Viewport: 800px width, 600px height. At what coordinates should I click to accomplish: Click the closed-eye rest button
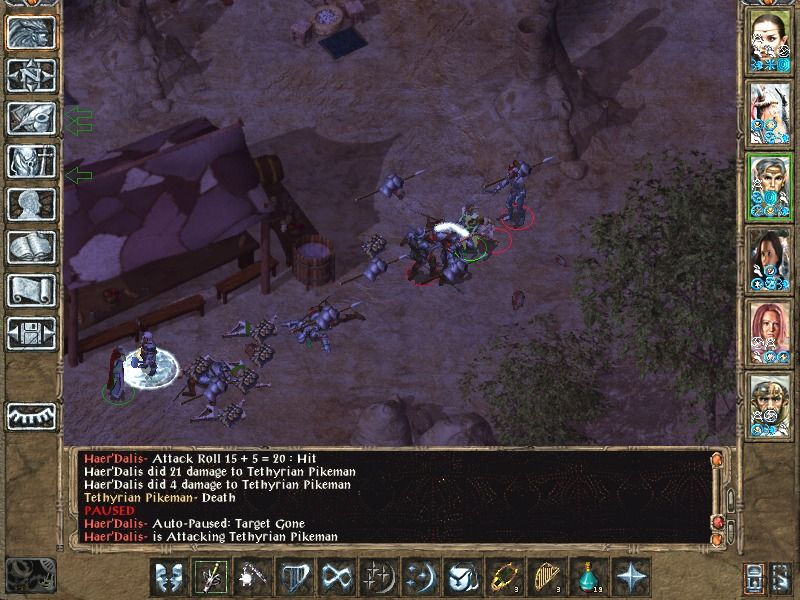click(x=29, y=414)
